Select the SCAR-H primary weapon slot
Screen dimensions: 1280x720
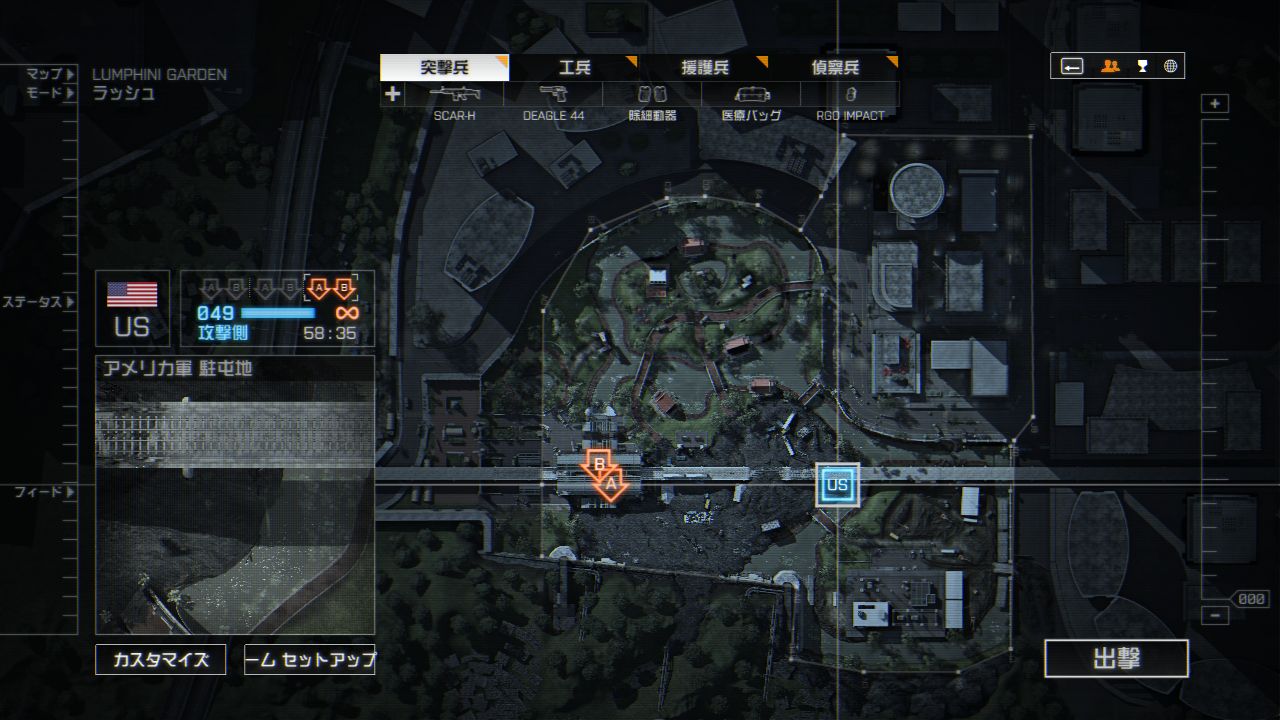(x=454, y=100)
